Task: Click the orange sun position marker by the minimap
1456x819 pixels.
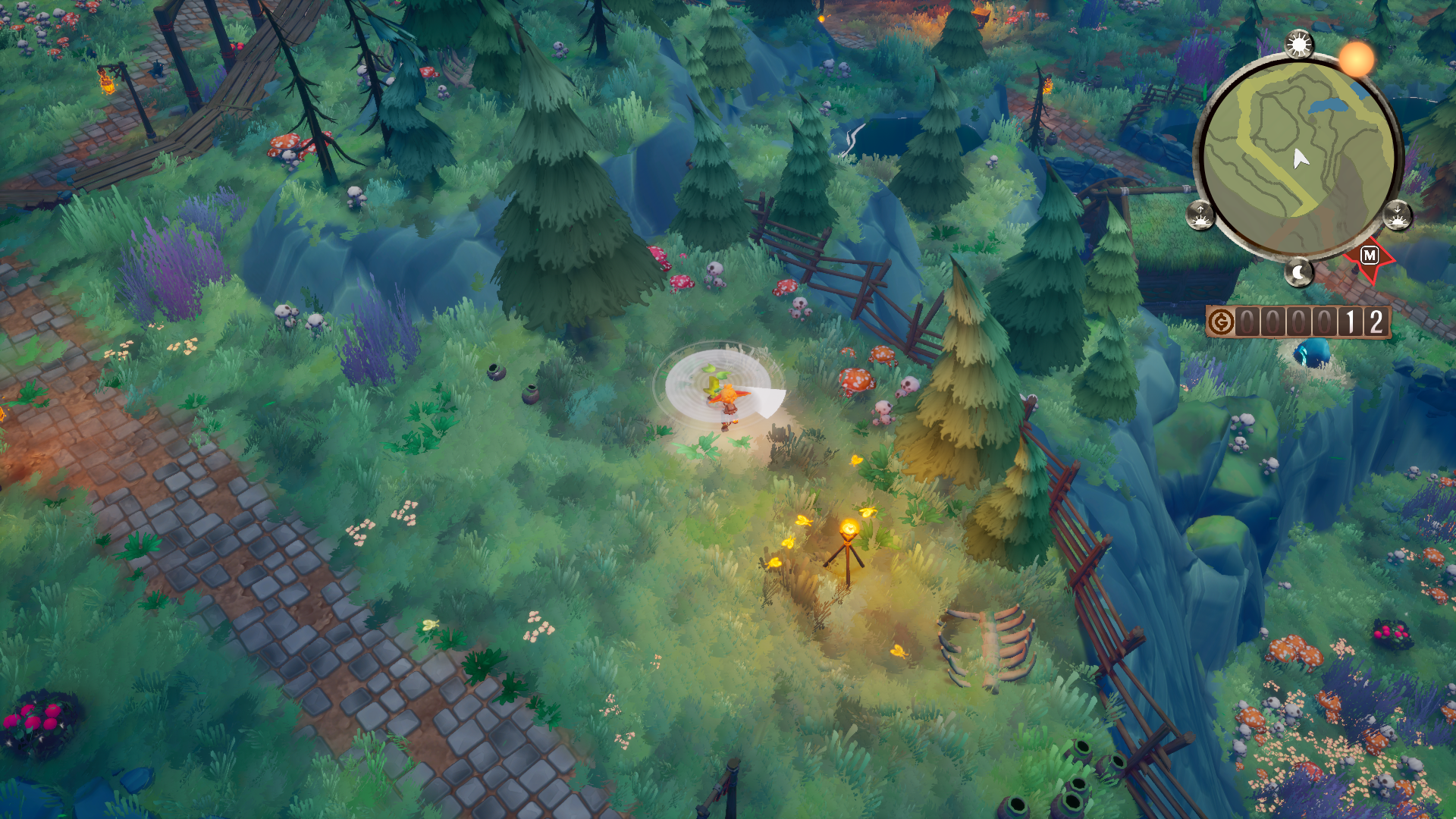Action: click(1354, 59)
